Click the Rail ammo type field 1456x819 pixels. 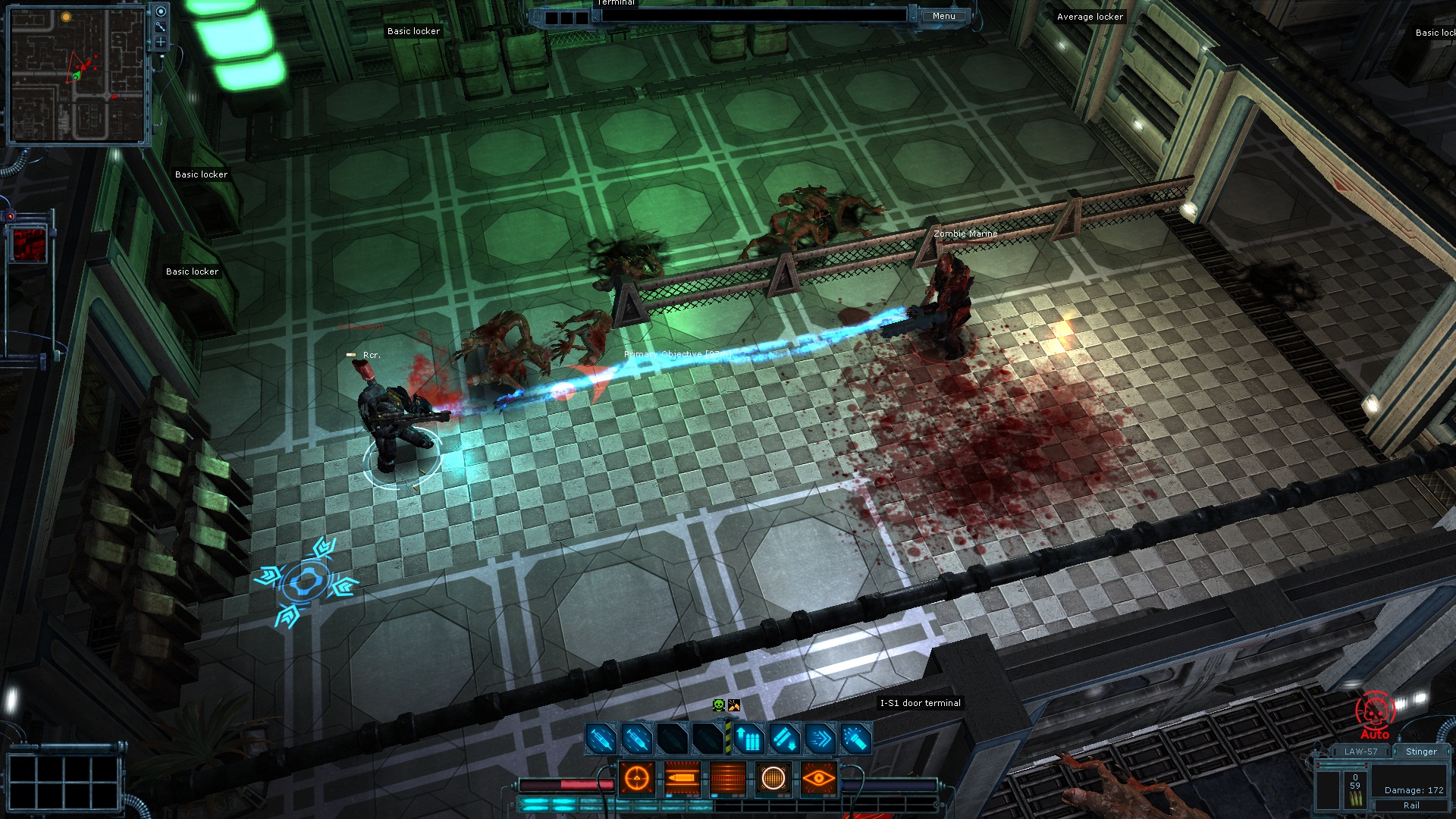[x=1410, y=805]
